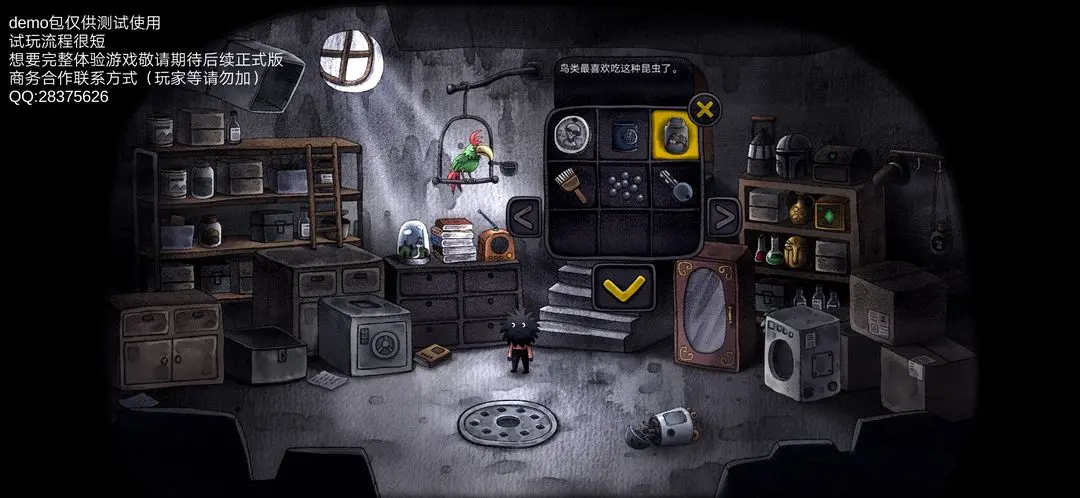Confirm selection with yellow checkmark button
1080x498 pixels.
point(624,288)
